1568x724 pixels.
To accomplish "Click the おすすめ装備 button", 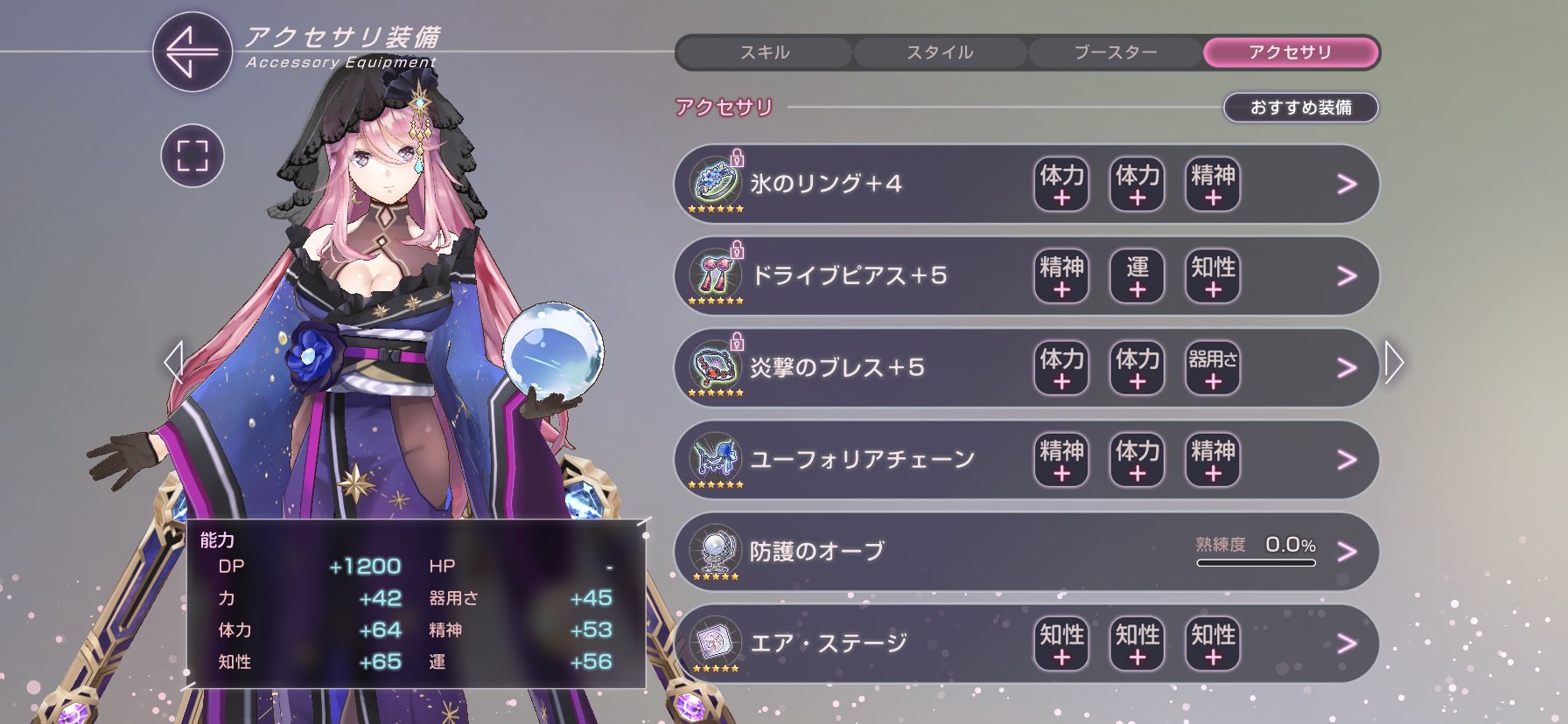I will point(1301,108).
